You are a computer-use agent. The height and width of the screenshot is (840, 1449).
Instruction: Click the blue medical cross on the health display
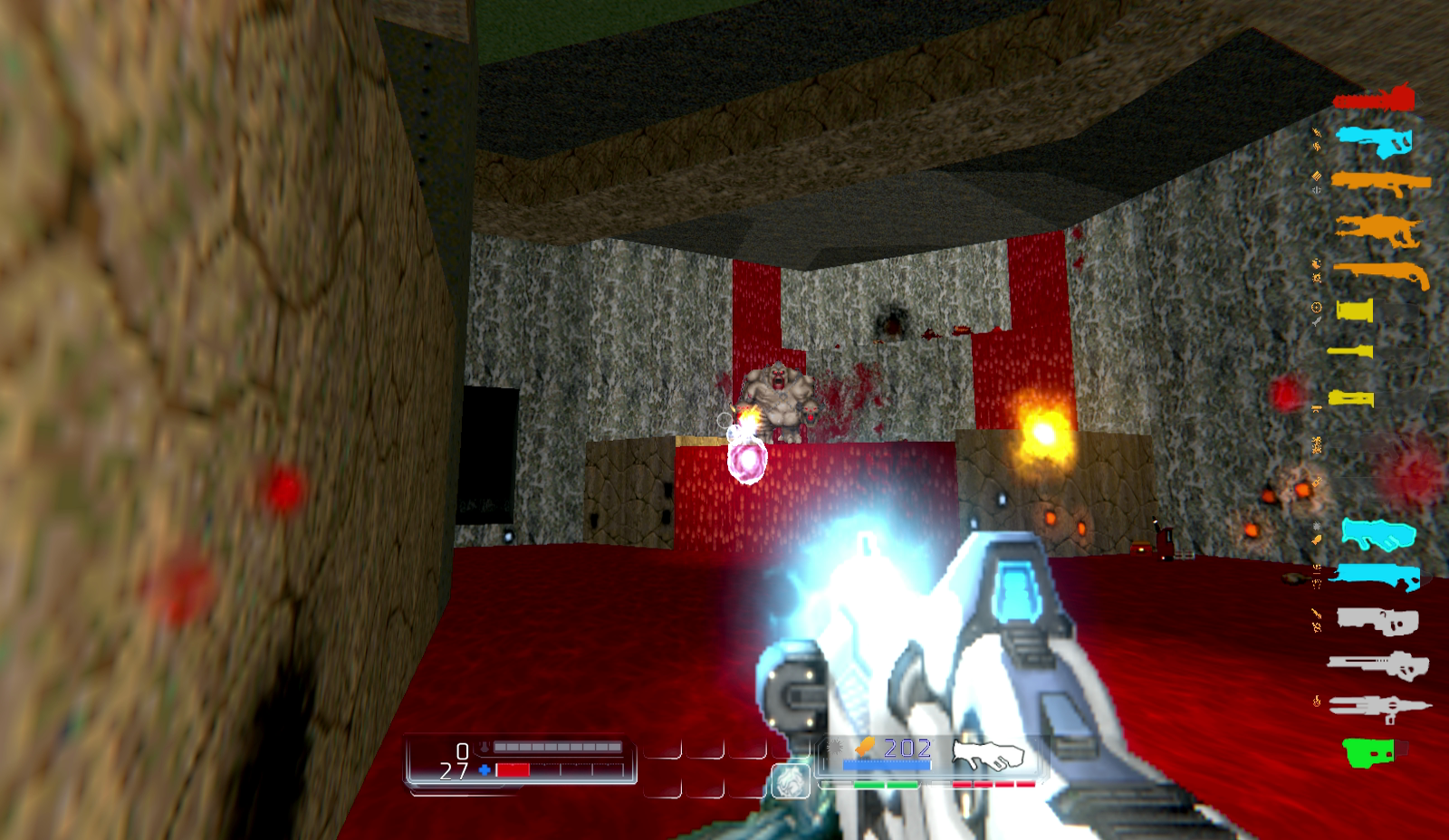click(482, 769)
